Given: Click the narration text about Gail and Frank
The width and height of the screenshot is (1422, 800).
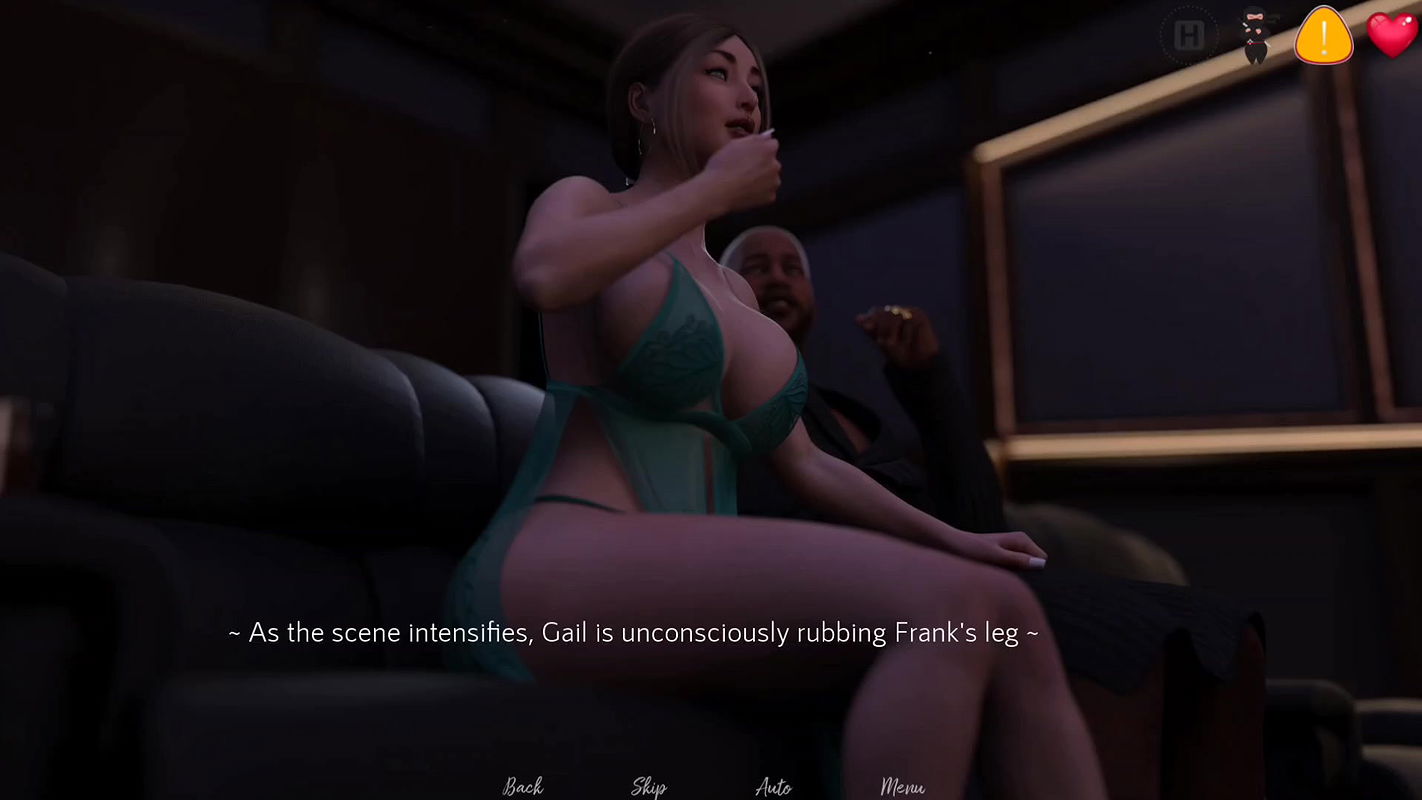Looking at the screenshot, I should 634,632.
